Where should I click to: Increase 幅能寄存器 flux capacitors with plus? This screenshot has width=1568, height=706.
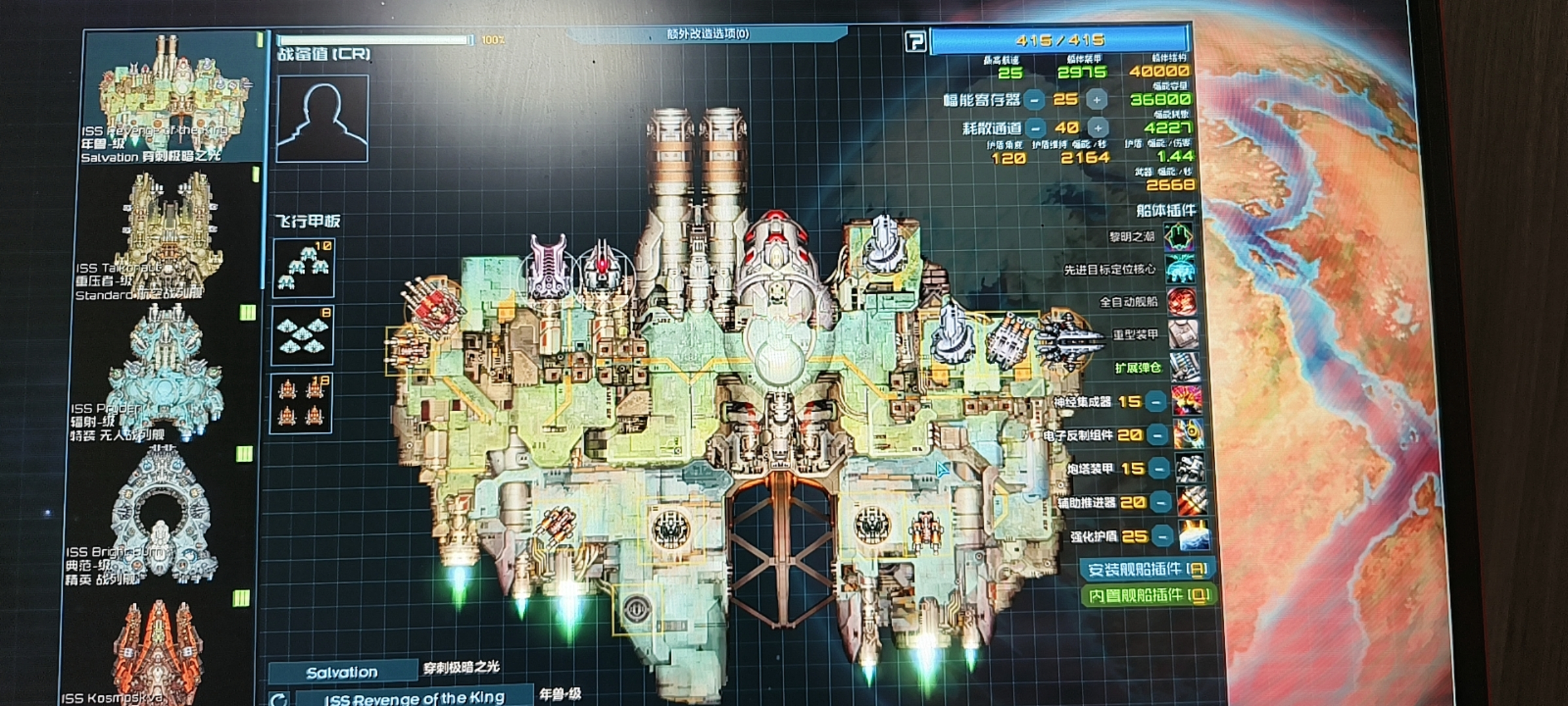click(1097, 100)
